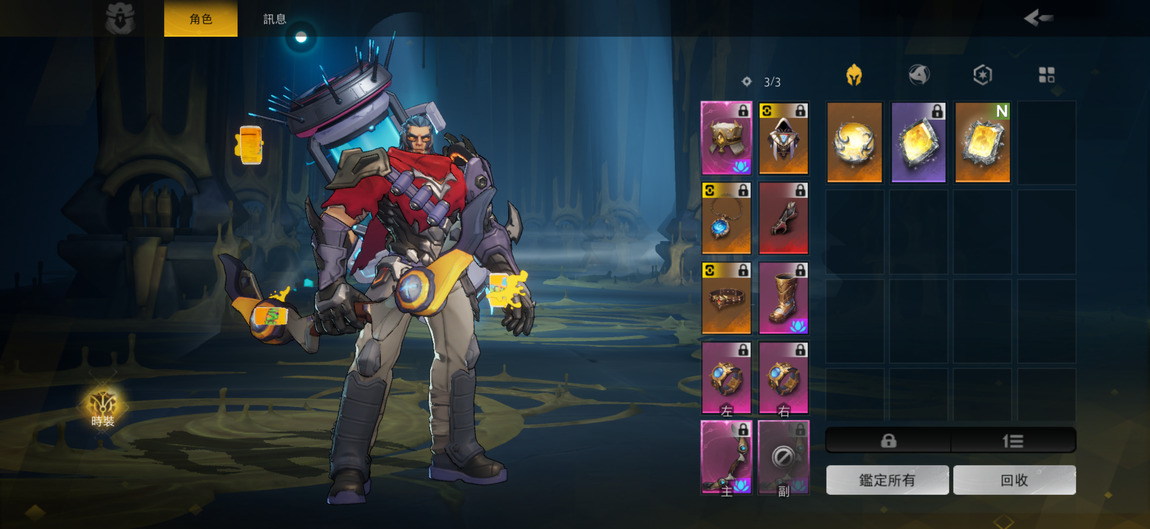This screenshot has width=1150, height=529.
Task: Select the left ring slot marked 左
Action: tap(726, 378)
